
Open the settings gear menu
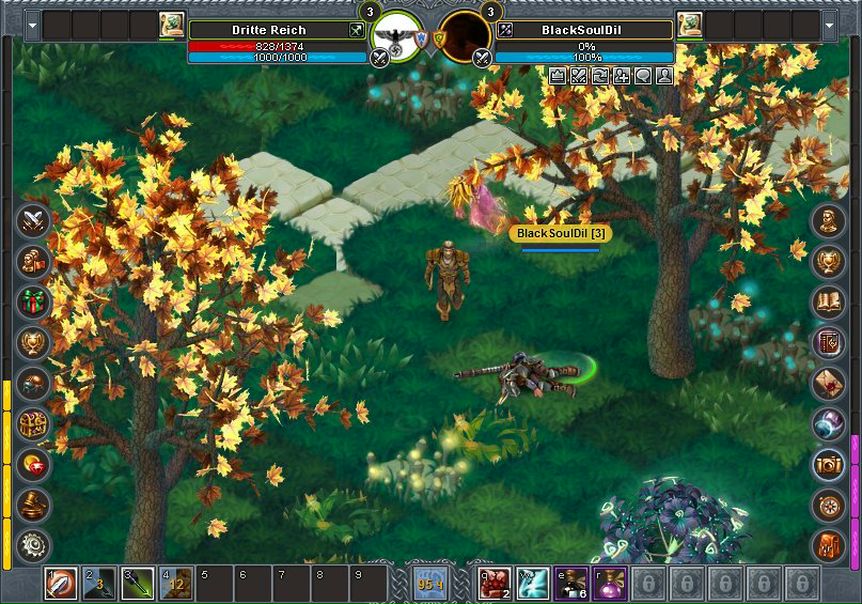coord(34,546)
